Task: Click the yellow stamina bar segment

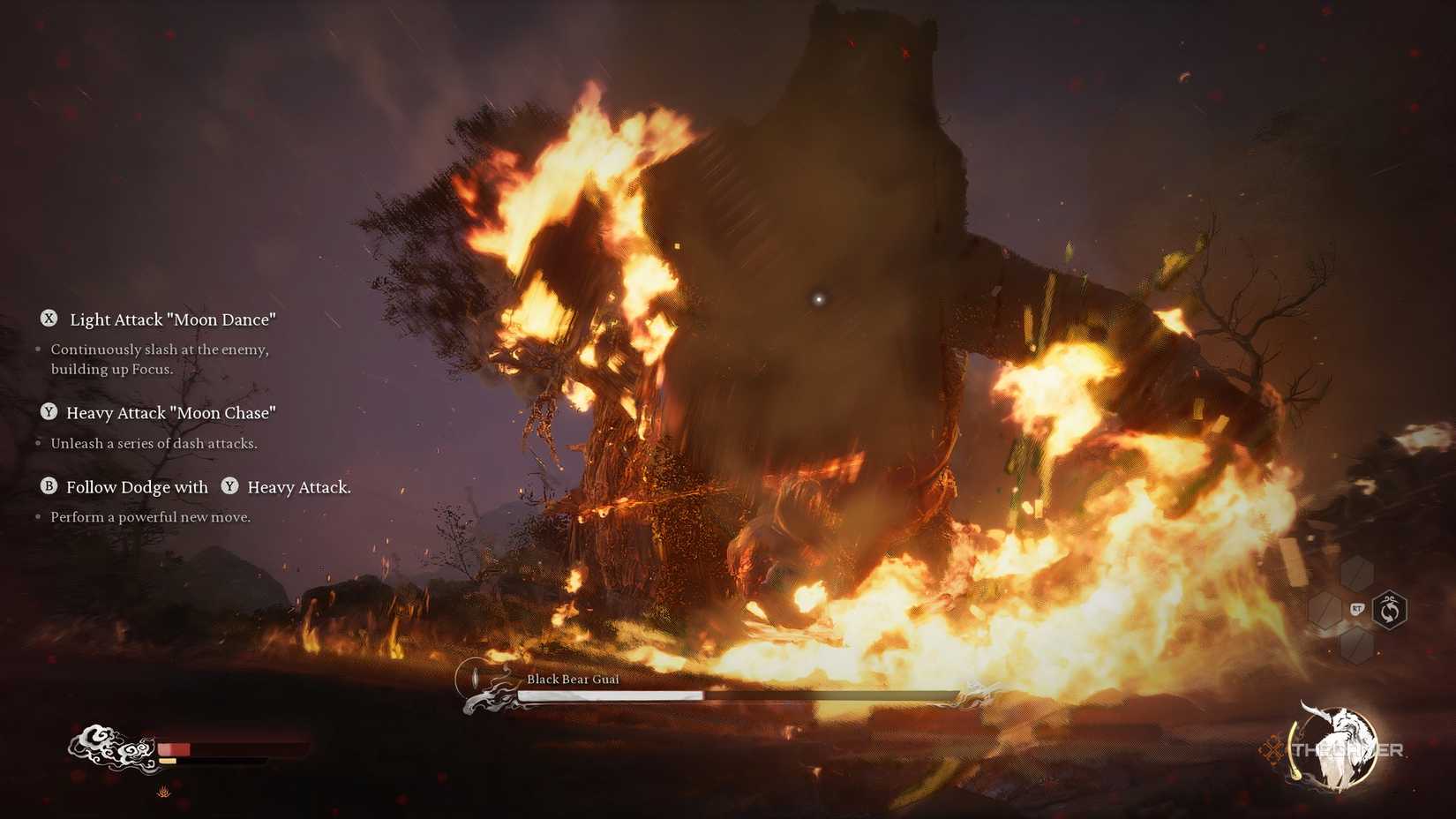Action: point(168,761)
